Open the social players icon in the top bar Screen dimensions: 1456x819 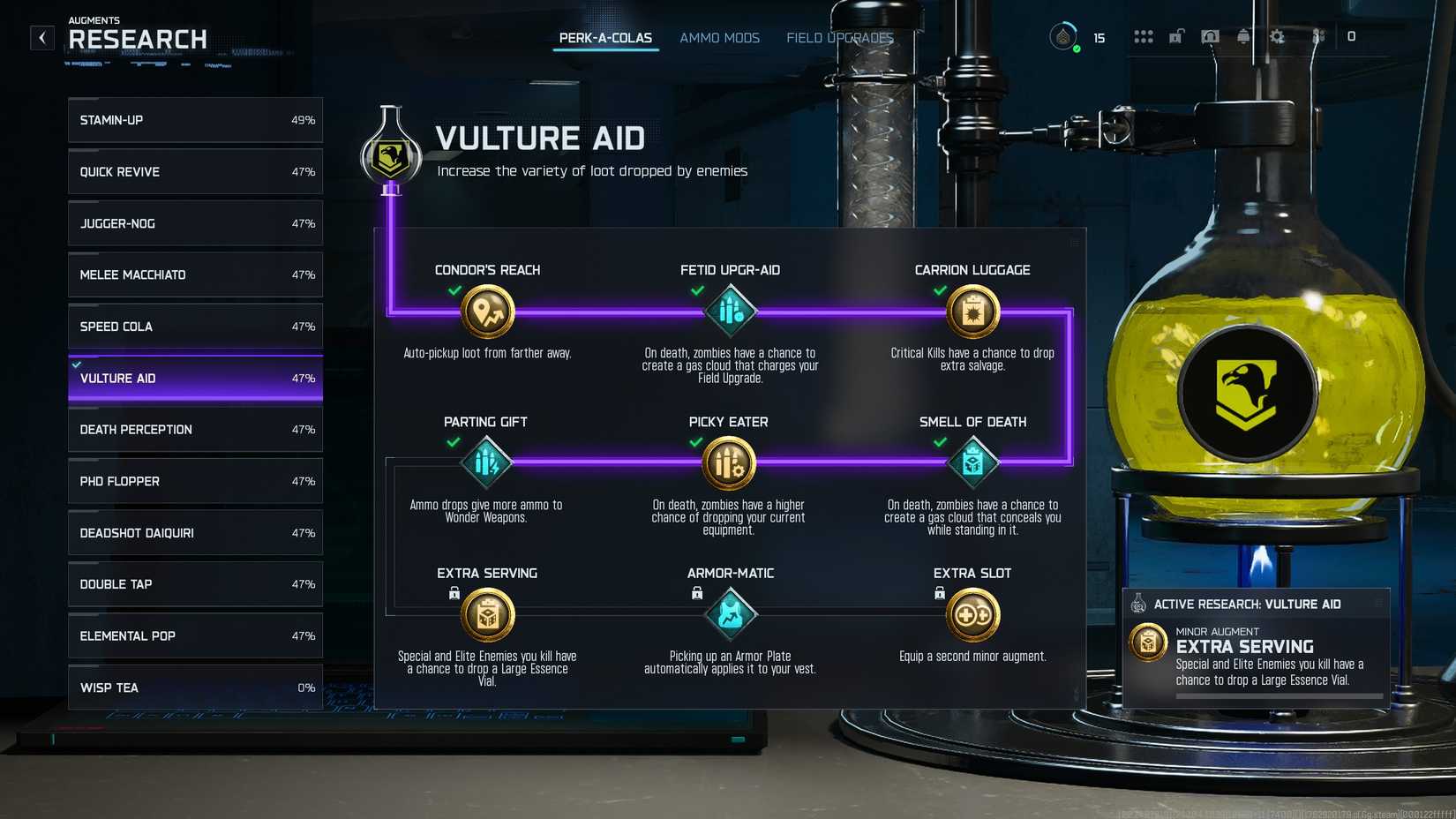click(1318, 37)
